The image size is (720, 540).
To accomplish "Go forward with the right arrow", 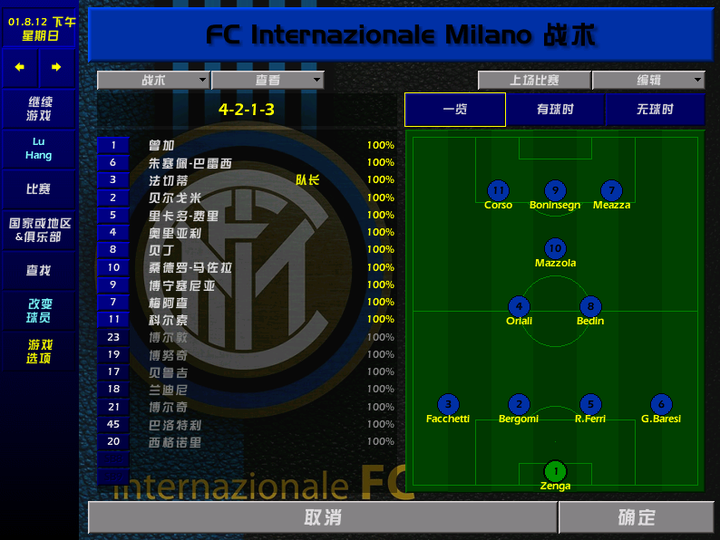I will [56, 67].
